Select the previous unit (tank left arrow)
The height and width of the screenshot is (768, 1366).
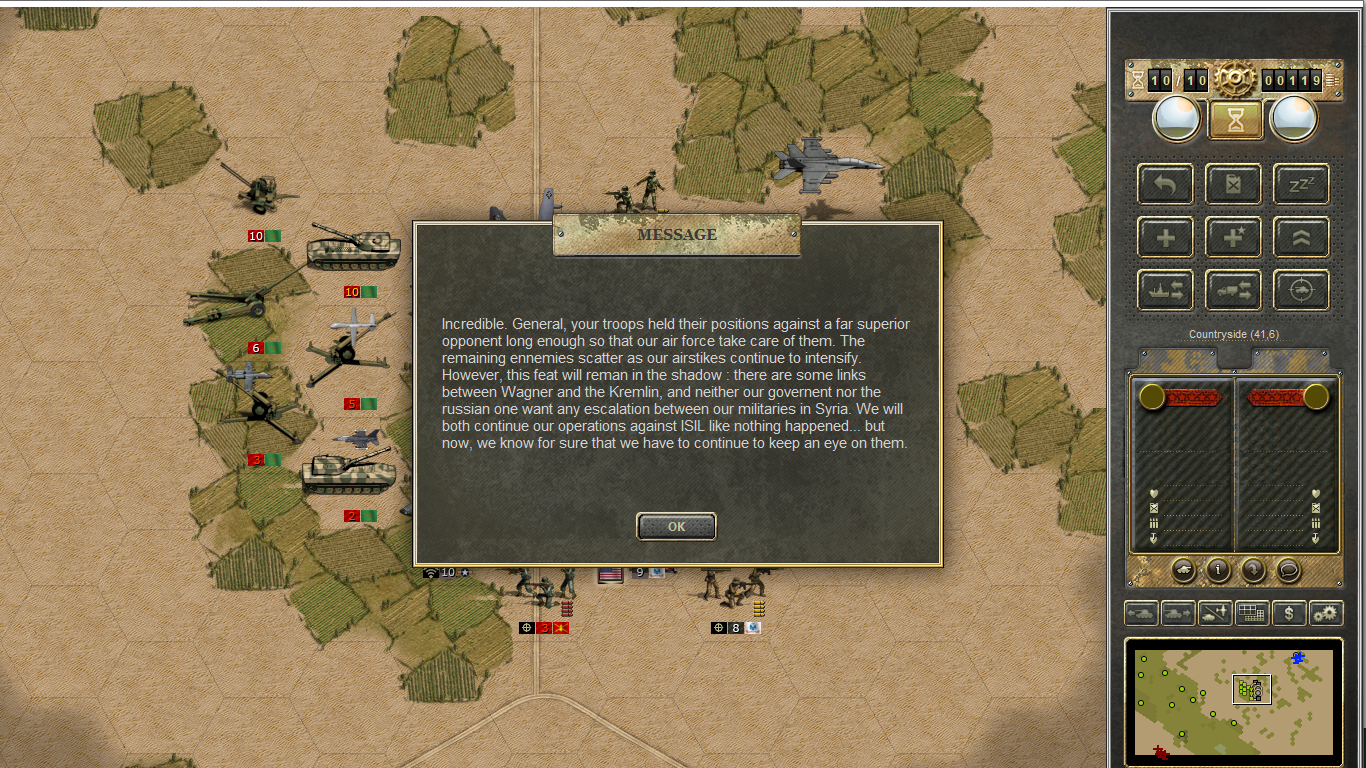coord(1142,613)
